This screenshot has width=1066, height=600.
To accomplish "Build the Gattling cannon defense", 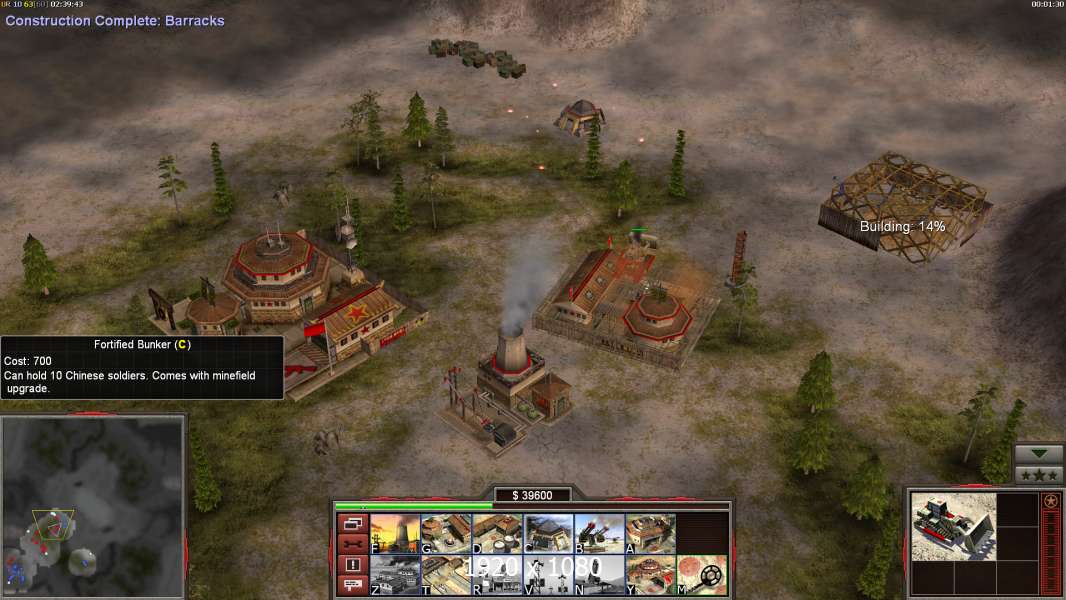I will click(599, 534).
